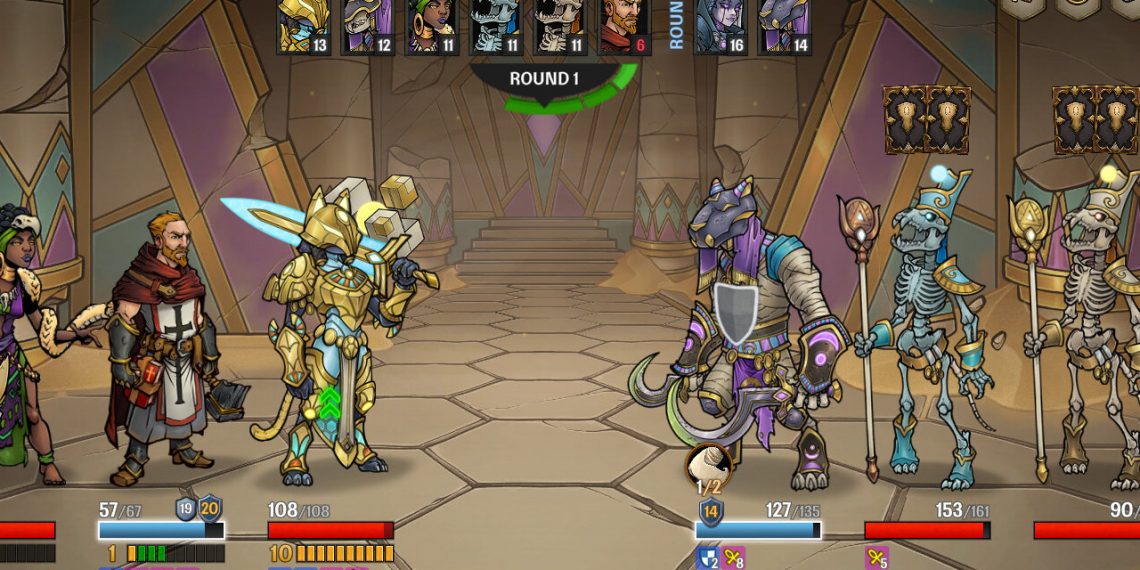Select the golden cat knight turn portrait

tap(304, 25)
